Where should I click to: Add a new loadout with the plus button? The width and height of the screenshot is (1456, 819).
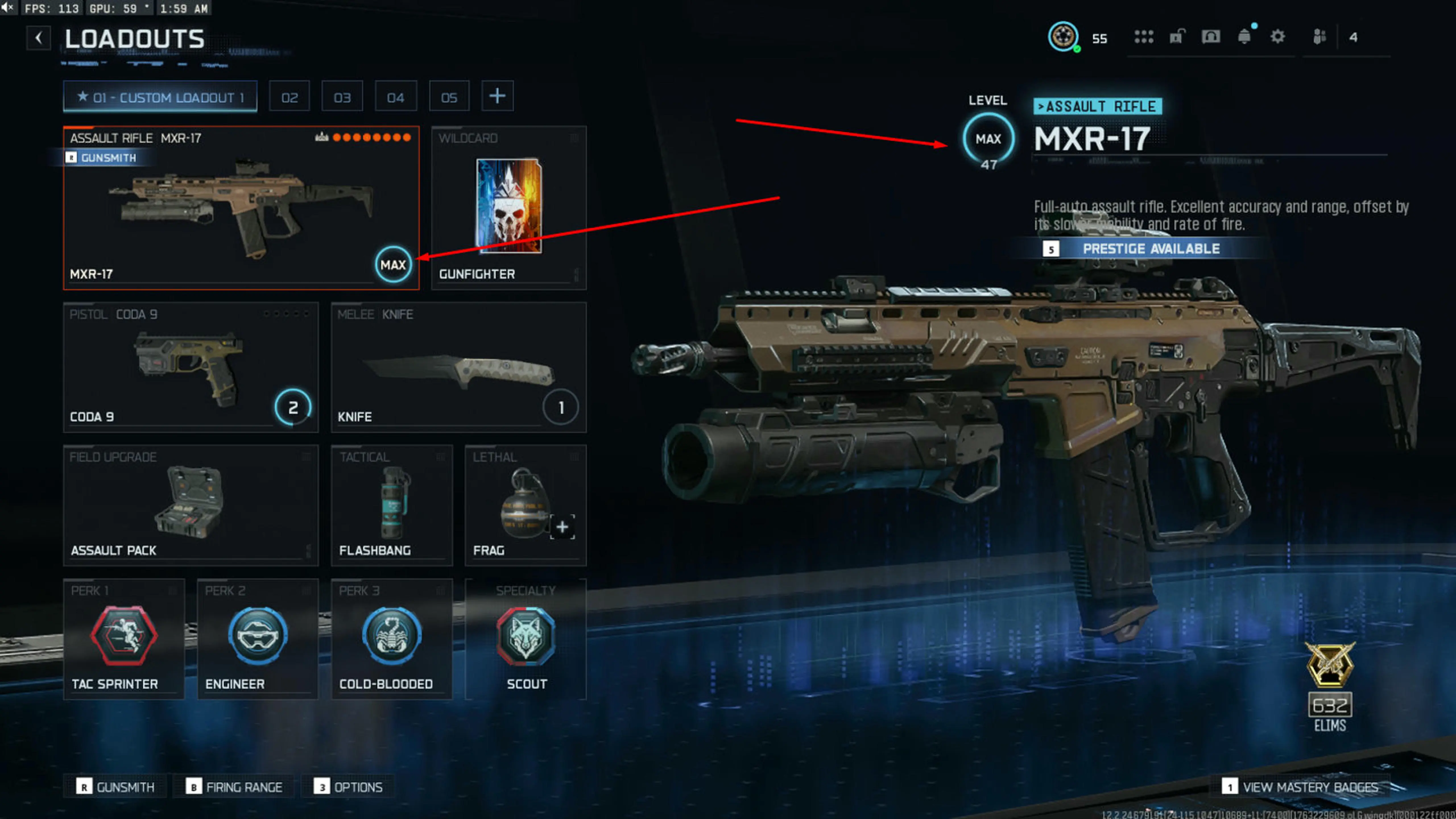click(497, 96)
